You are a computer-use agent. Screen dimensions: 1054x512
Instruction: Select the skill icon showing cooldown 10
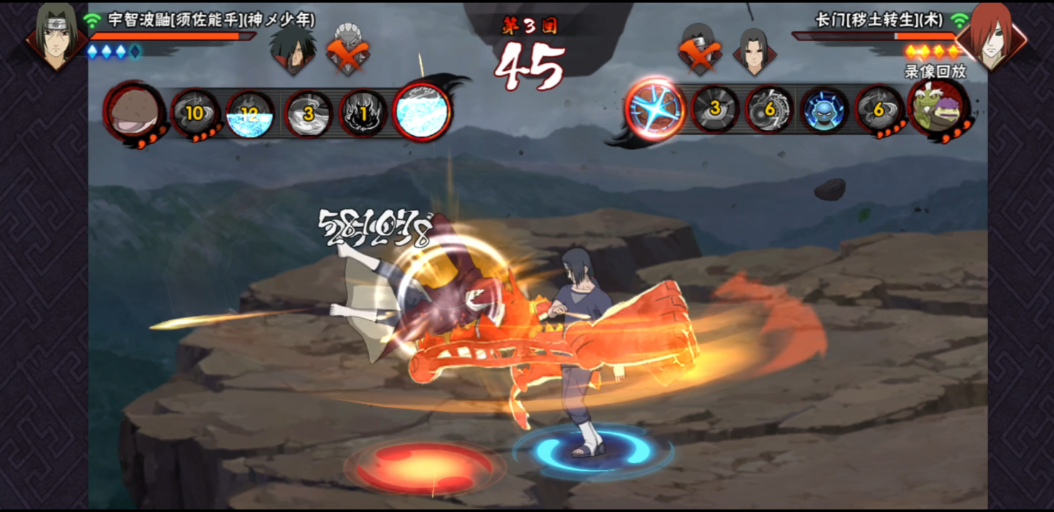[x=193, y=112]
